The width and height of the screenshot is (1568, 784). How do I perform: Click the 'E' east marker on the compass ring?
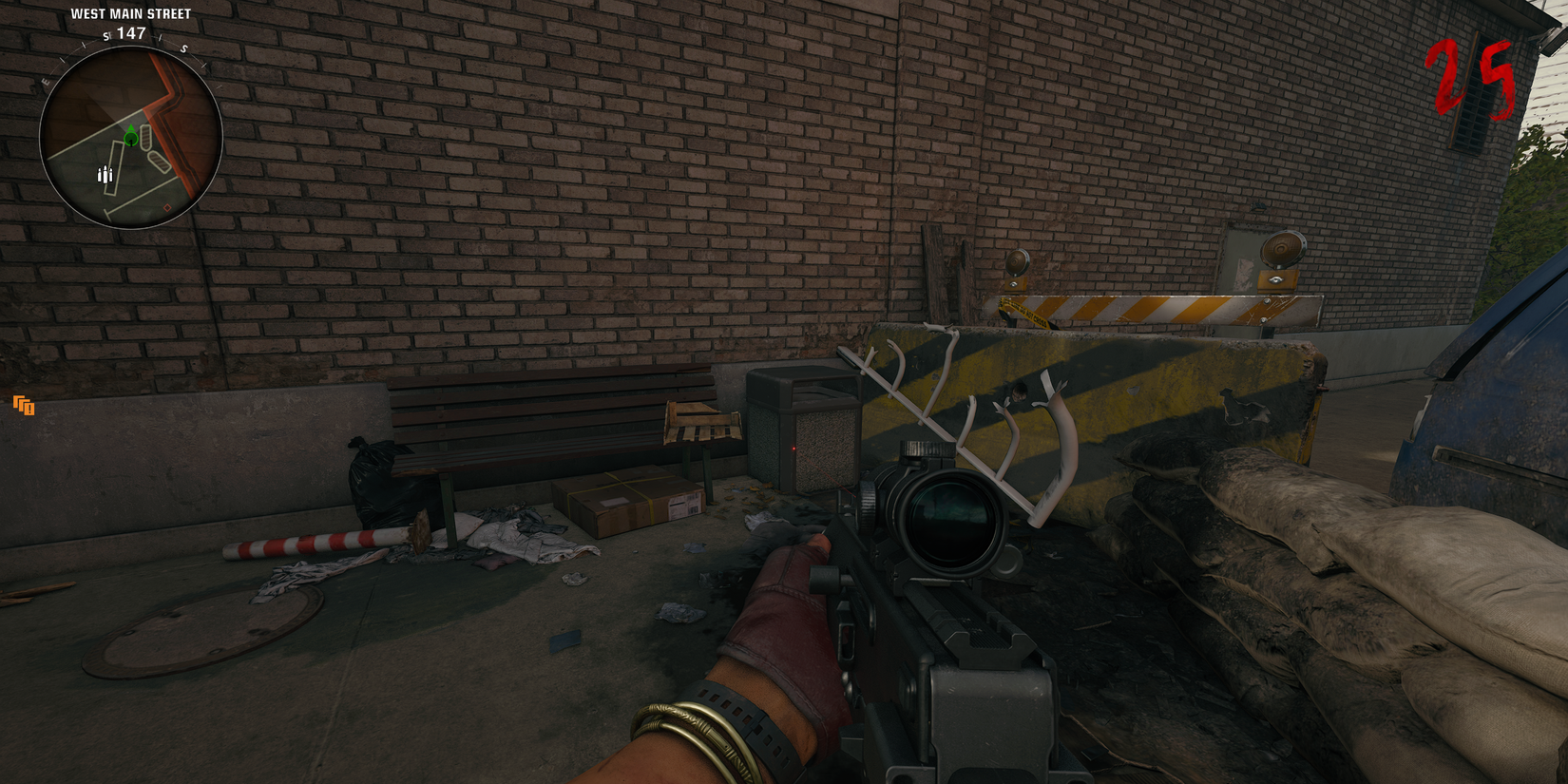(45, 80)
